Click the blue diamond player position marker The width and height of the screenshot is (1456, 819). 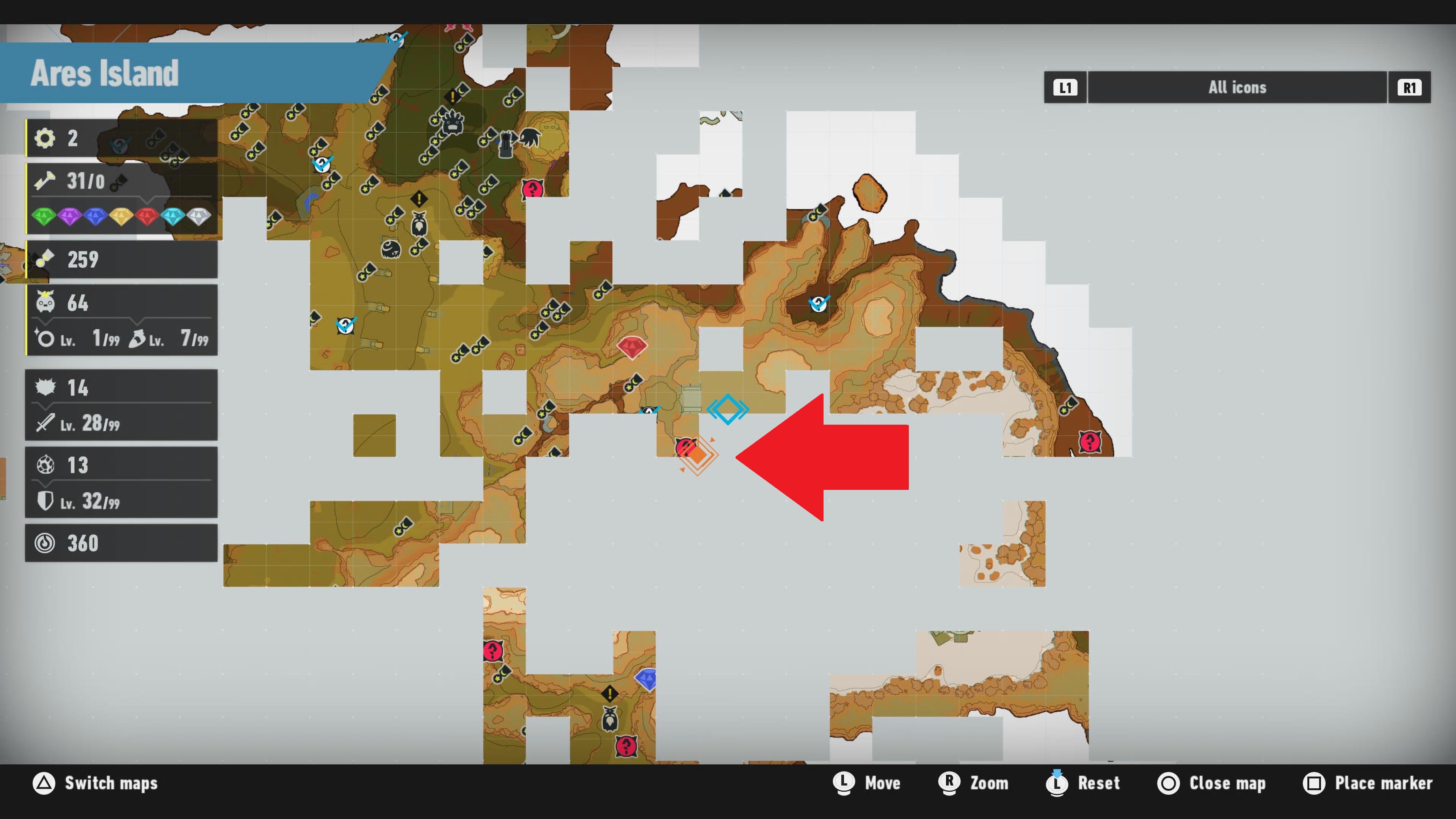pyautogui.click(x=728, y=409)
